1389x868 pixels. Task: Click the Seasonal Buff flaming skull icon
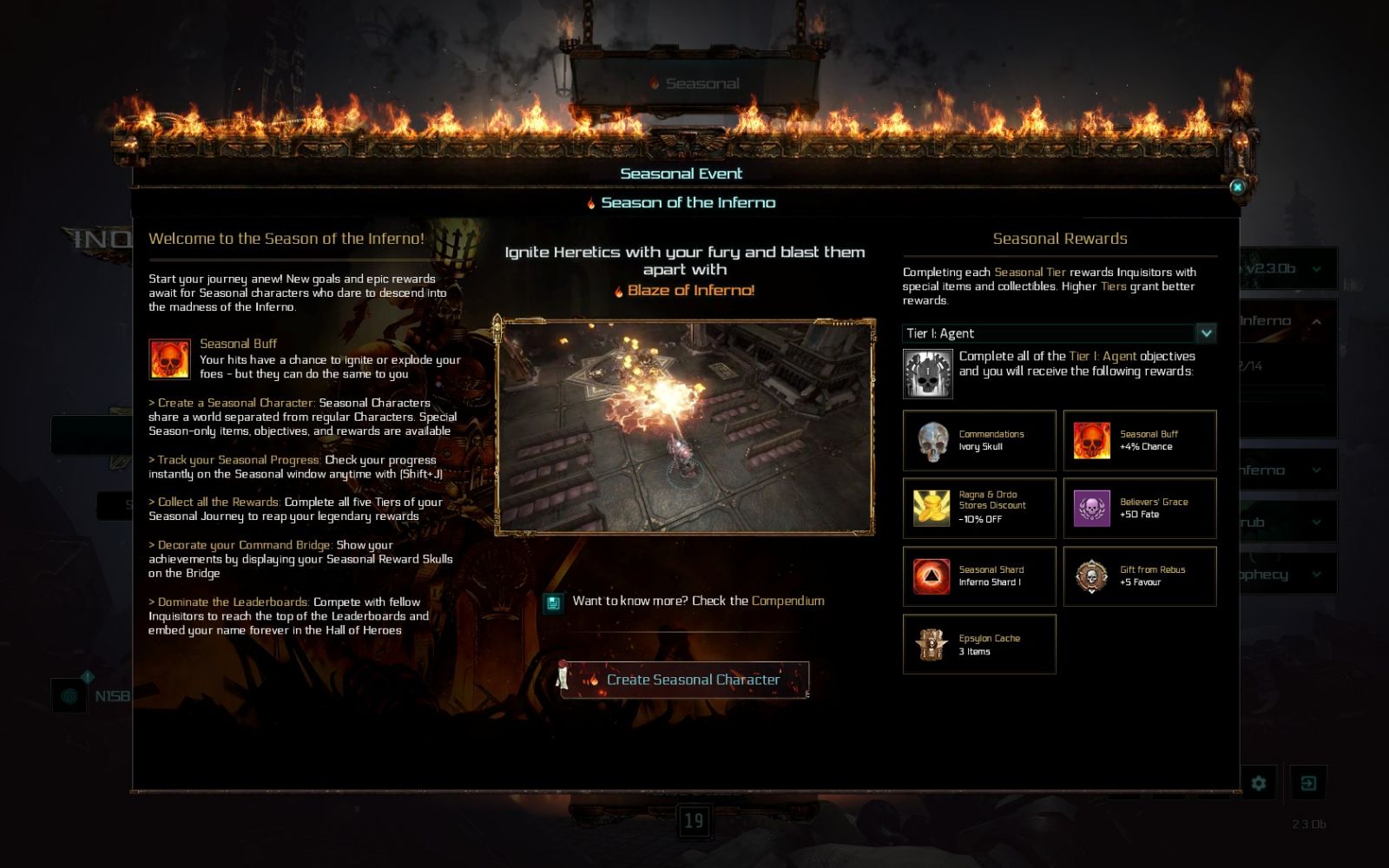pos(169,359)
